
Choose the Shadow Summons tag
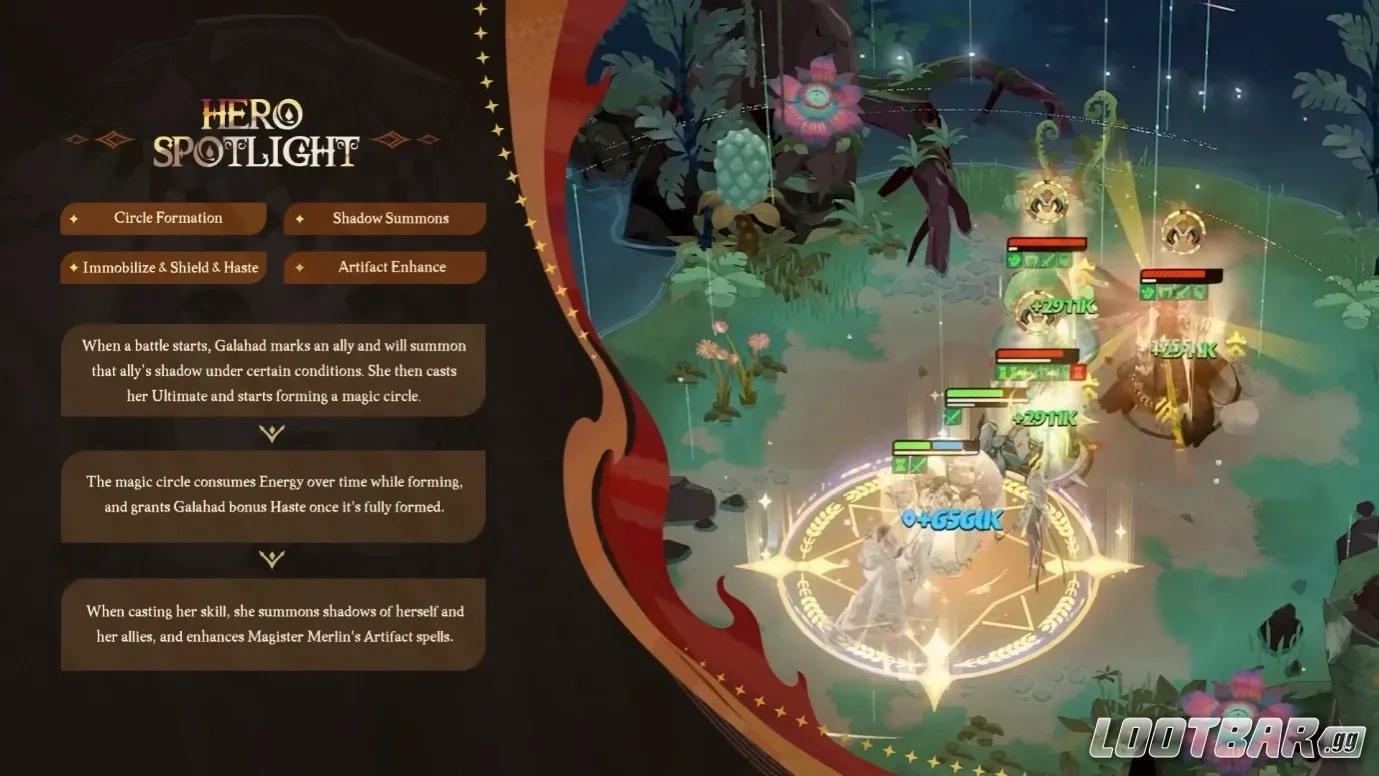(386, 218)
